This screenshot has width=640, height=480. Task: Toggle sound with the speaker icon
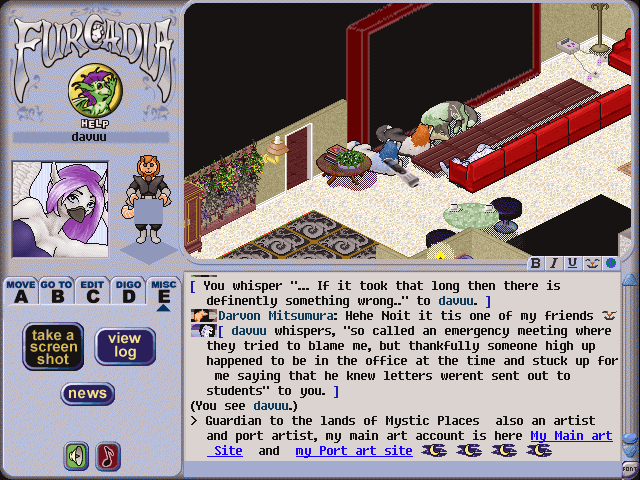[x=76, y=456]
